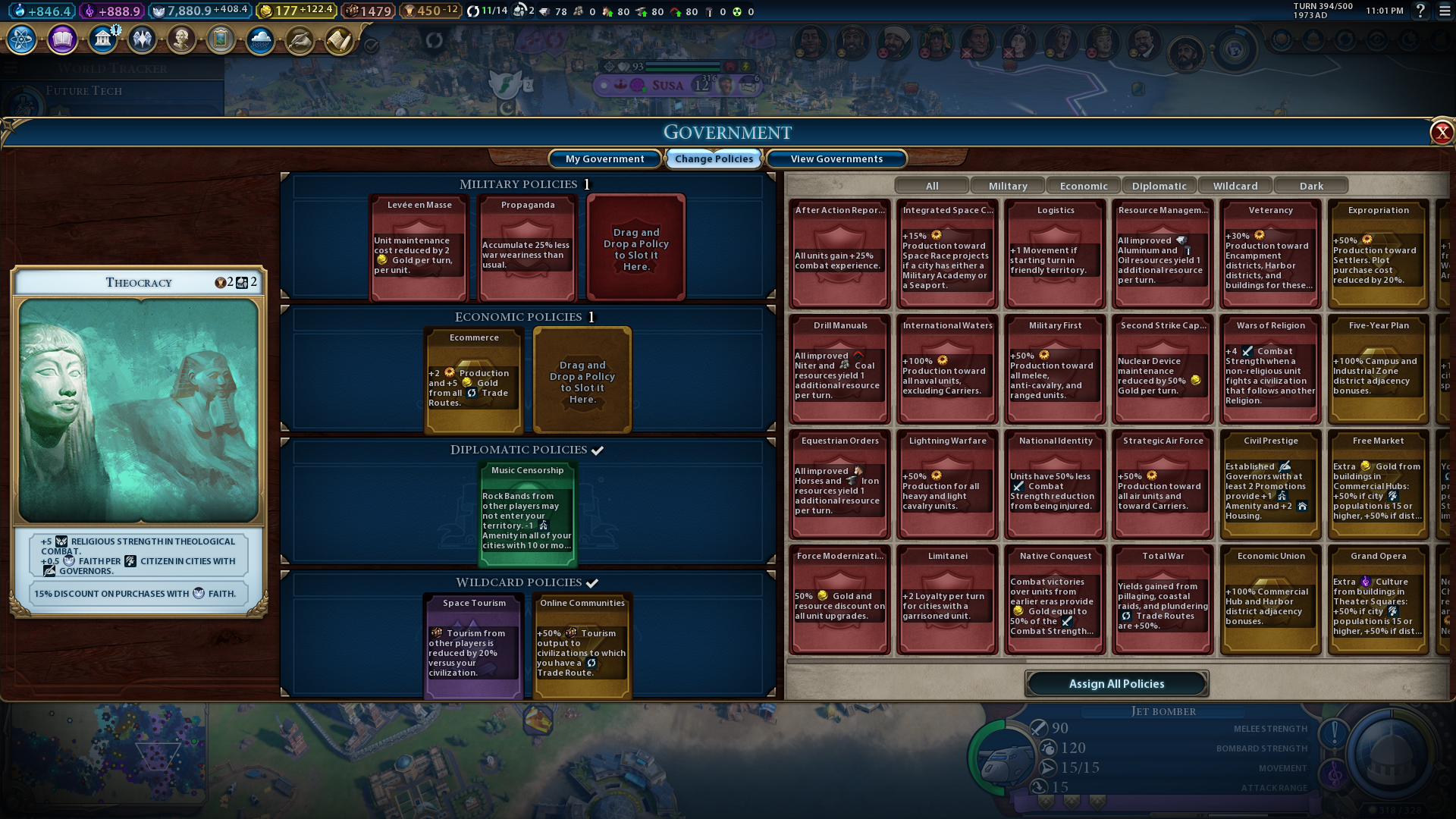This screenshot has width=1456, height=819.
Task: Click Assign All Policies button
Action: pos(1116,683)
